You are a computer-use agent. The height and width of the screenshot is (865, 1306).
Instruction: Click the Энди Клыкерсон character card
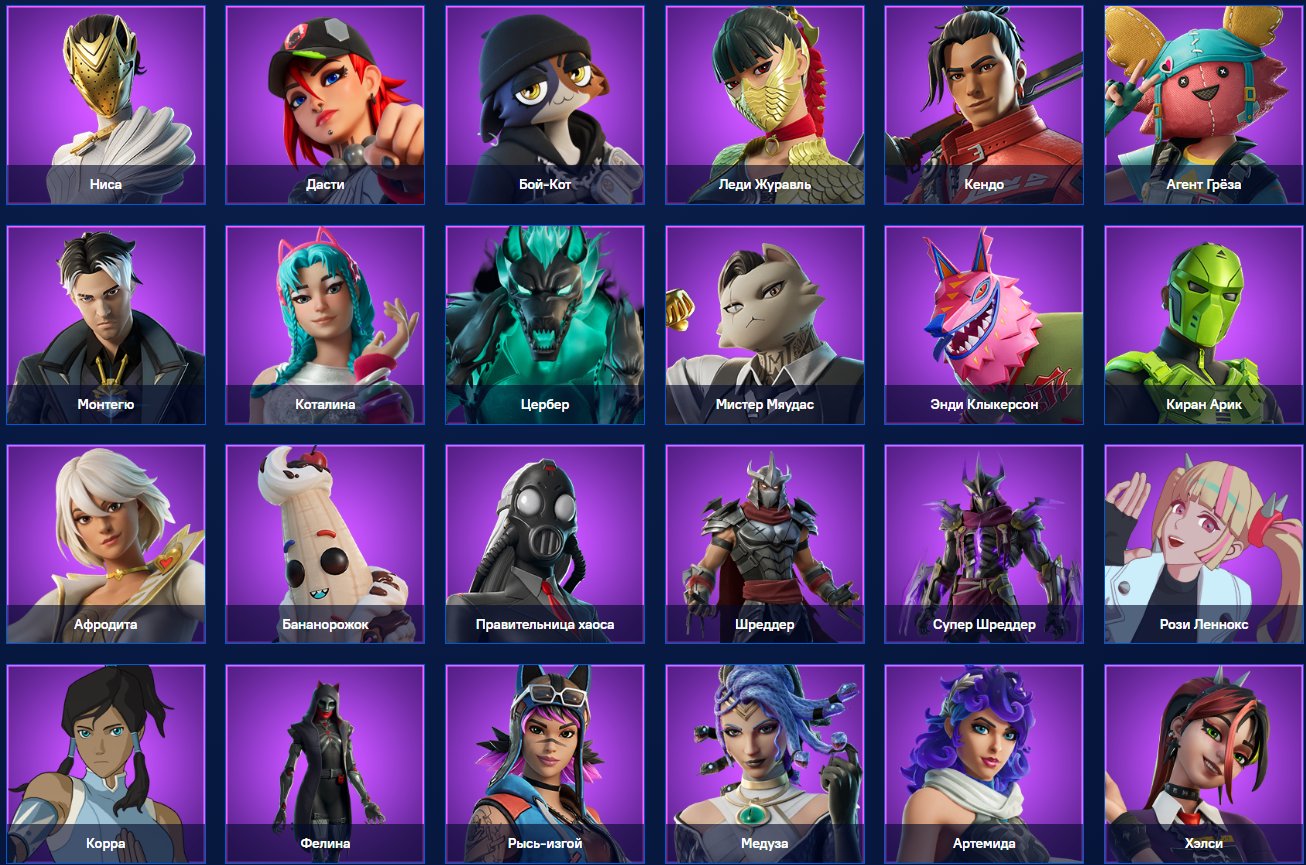pos(983,323)
